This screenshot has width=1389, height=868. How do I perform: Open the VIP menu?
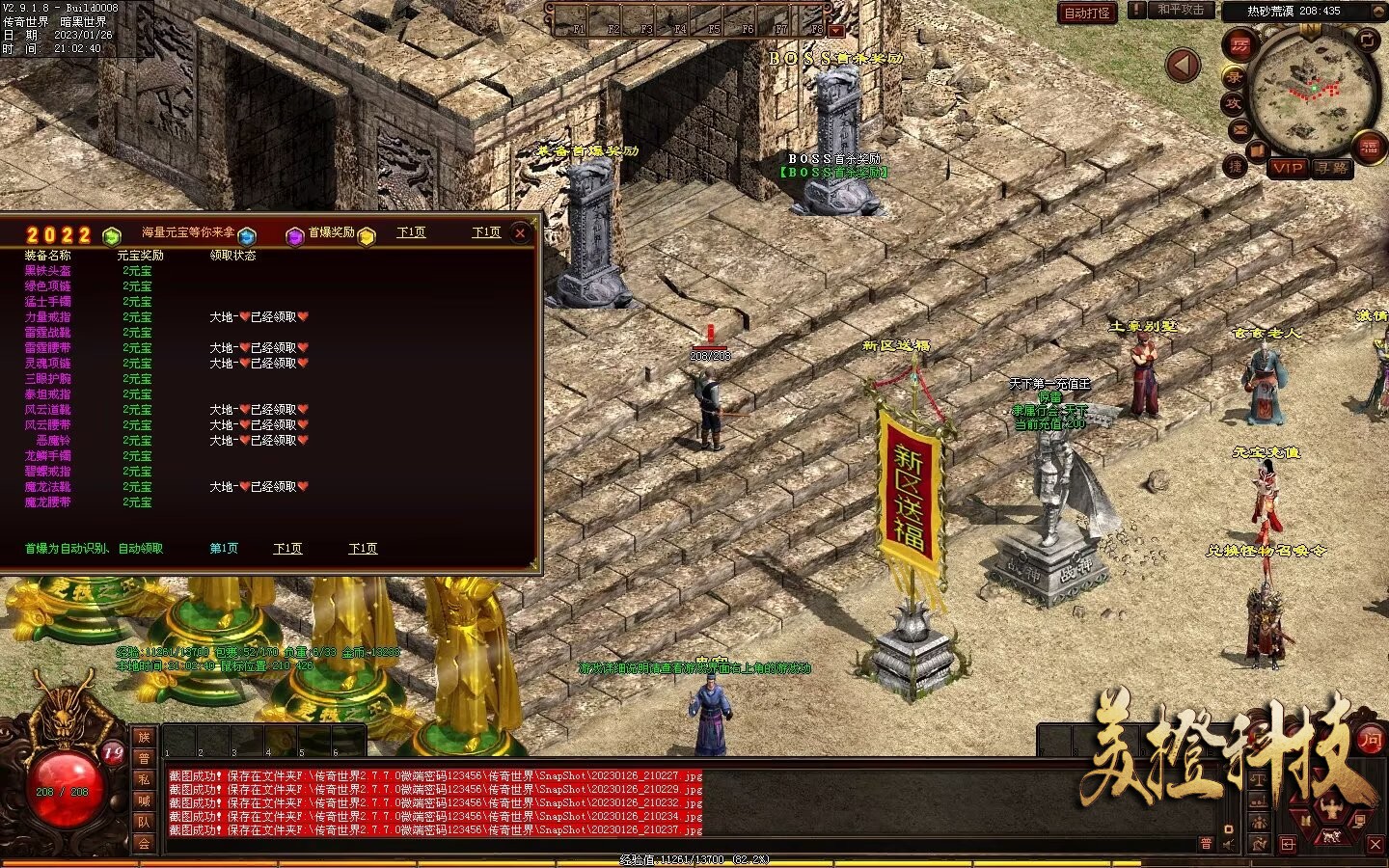pyautogui.click(x=1289, y=167)
